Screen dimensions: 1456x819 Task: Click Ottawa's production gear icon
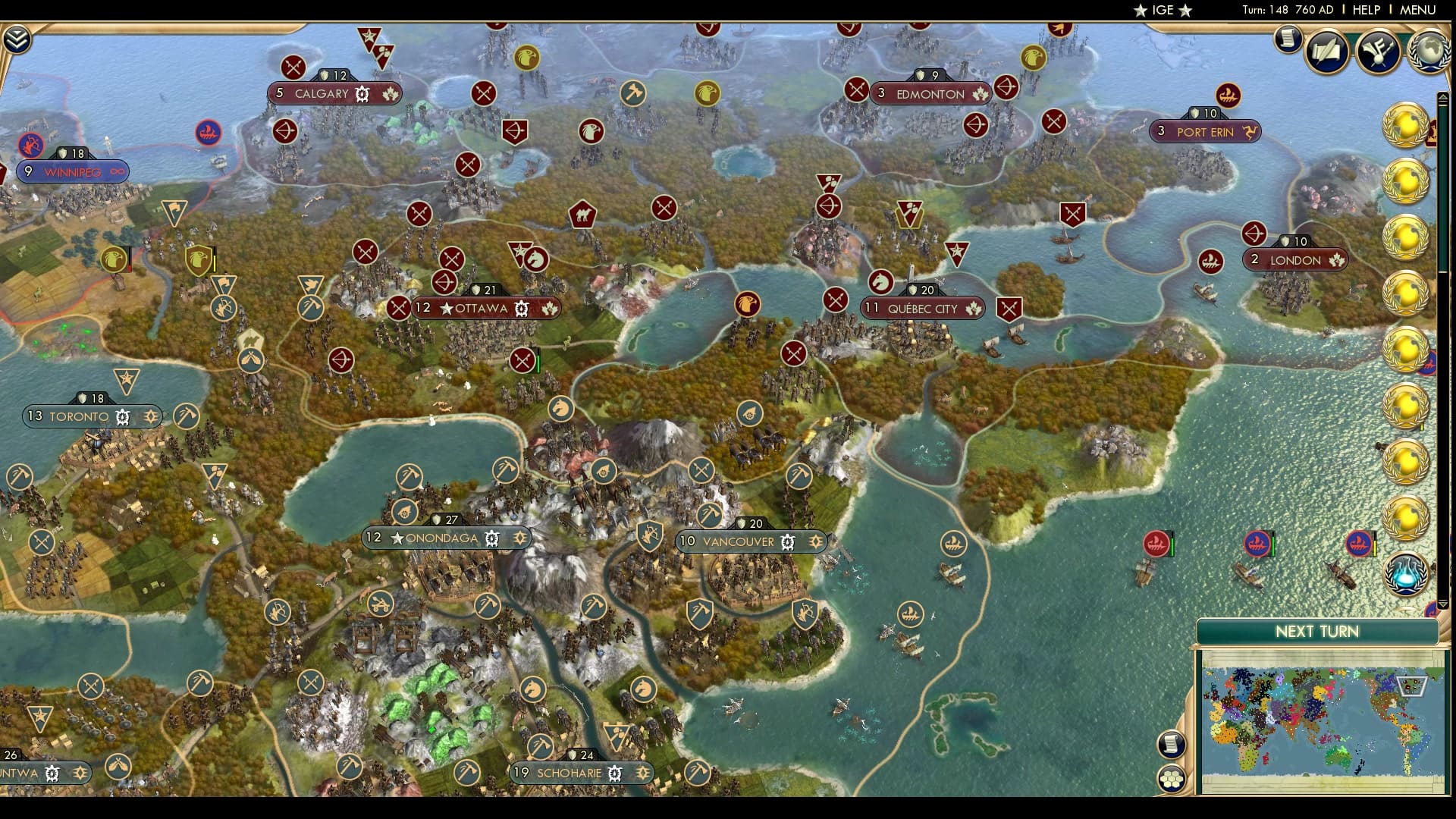pos(521,309)
